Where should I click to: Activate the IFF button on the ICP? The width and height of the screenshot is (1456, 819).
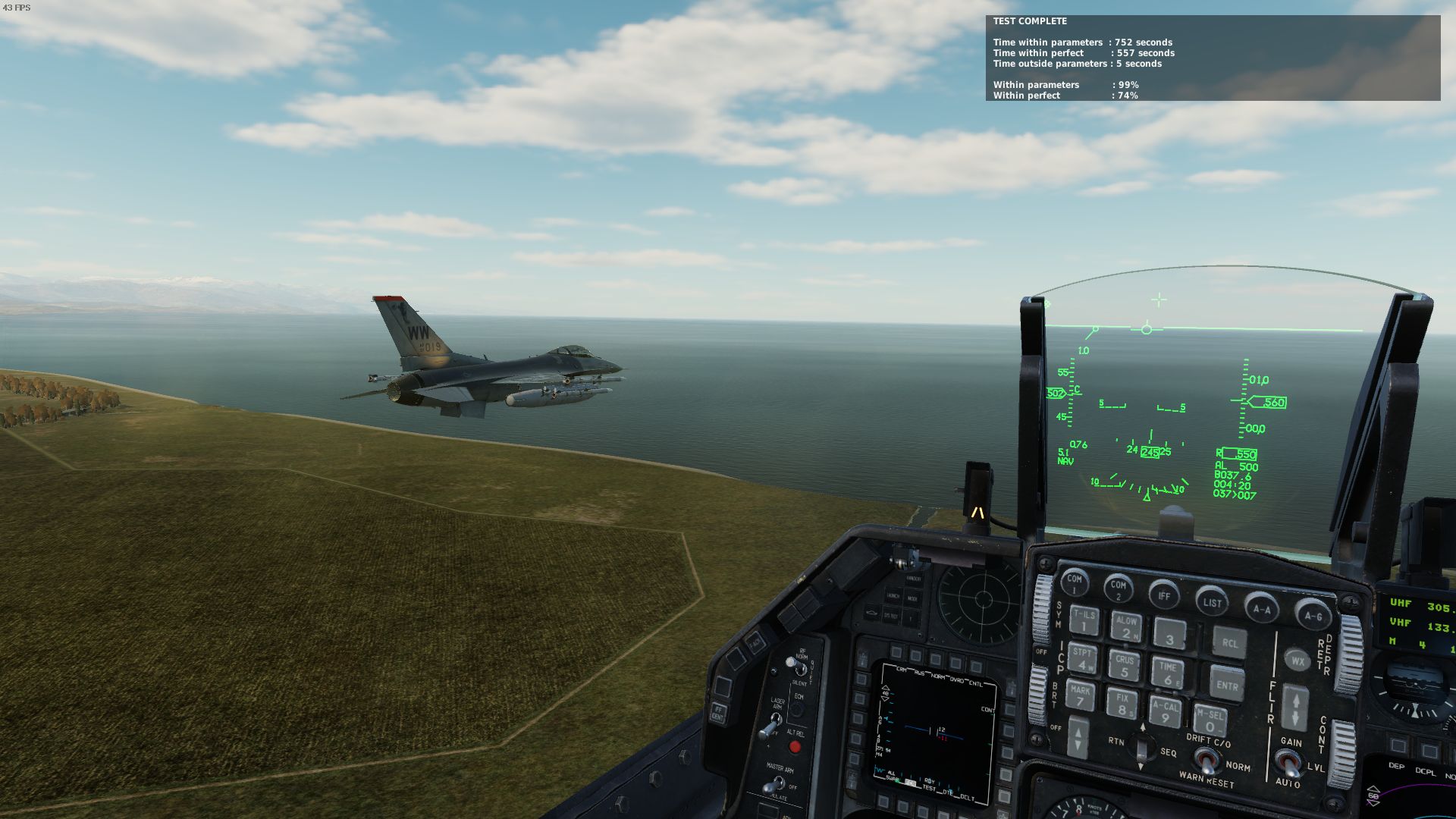tap(1164, 595)
